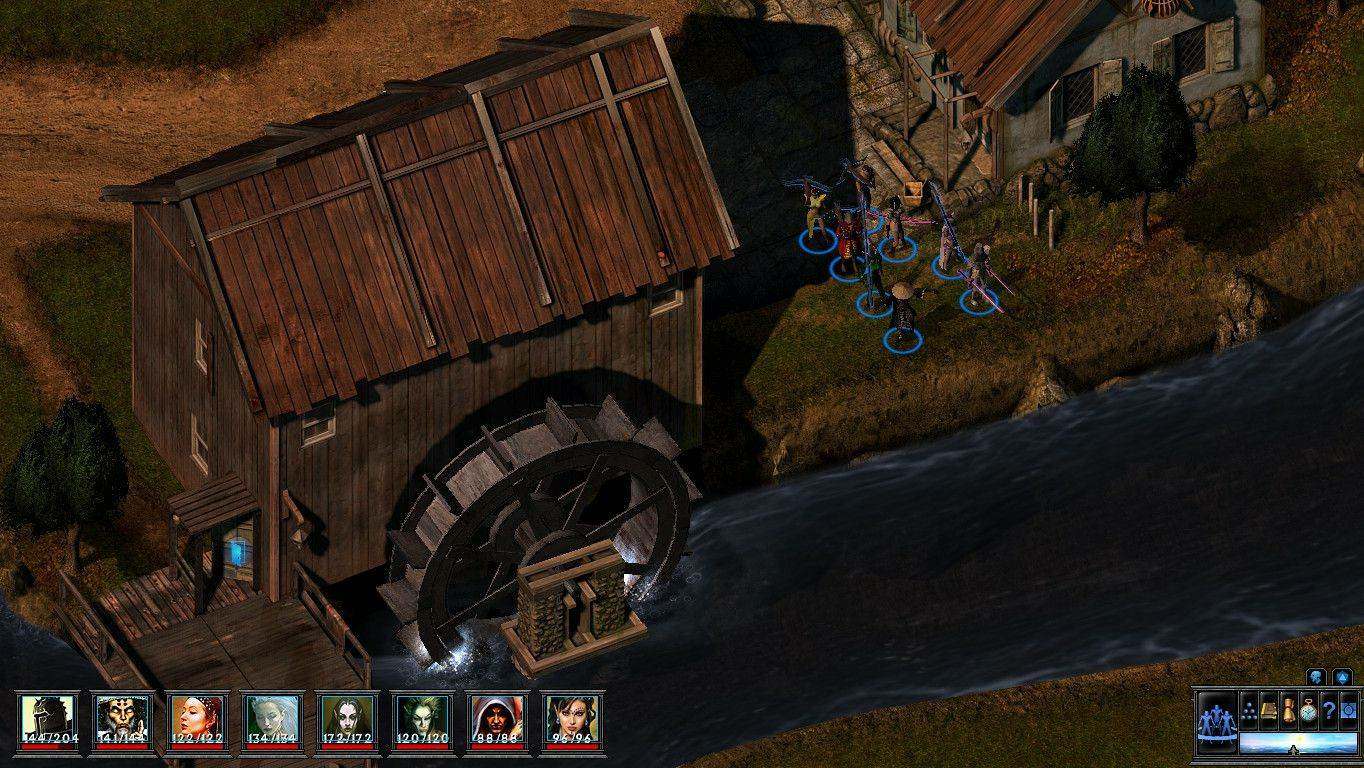
Task: Pick the dark-haired pale elf portrait
Action: point(347,716)
